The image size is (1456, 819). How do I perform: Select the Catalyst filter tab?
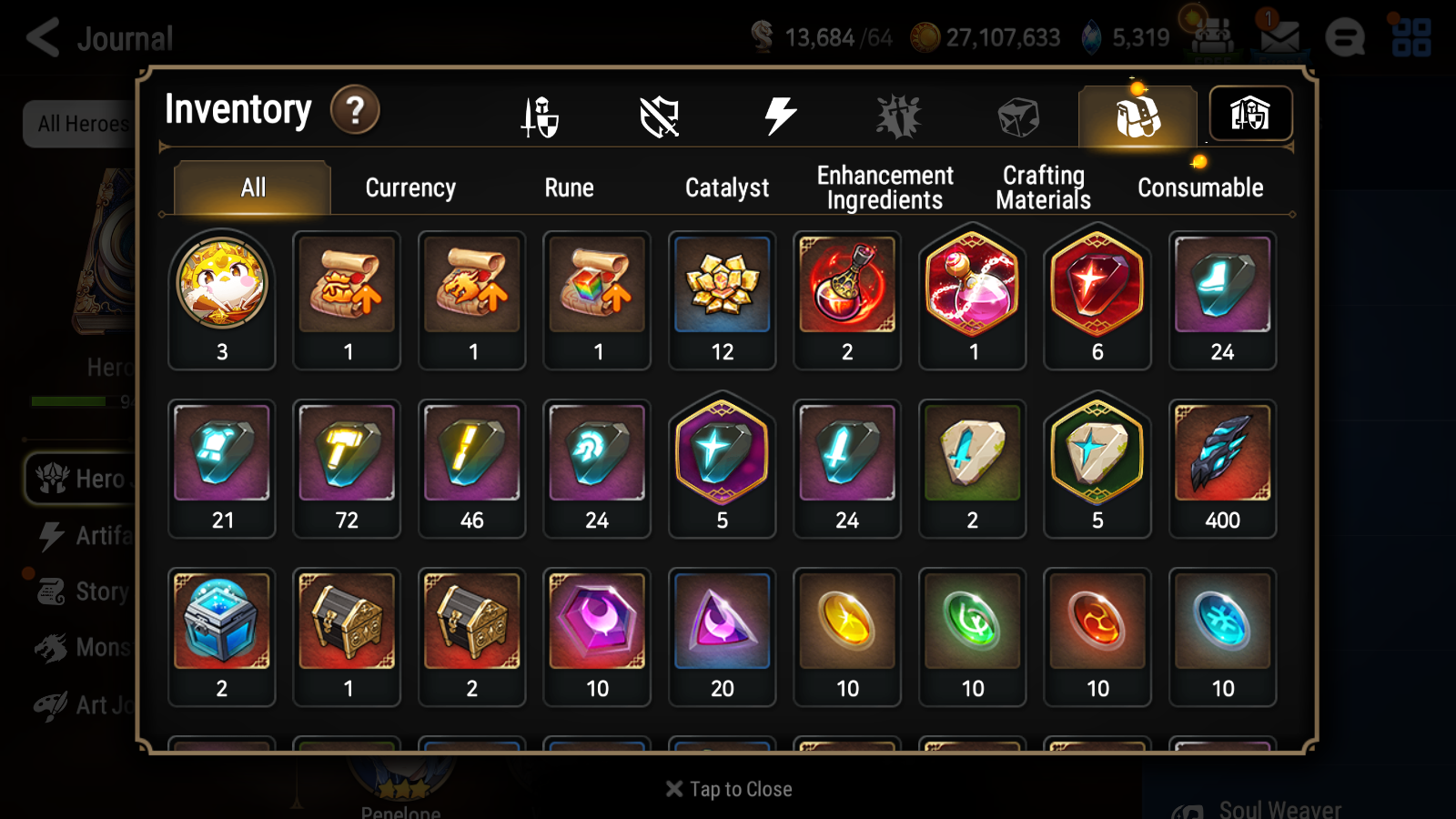[x=726, y=187]
